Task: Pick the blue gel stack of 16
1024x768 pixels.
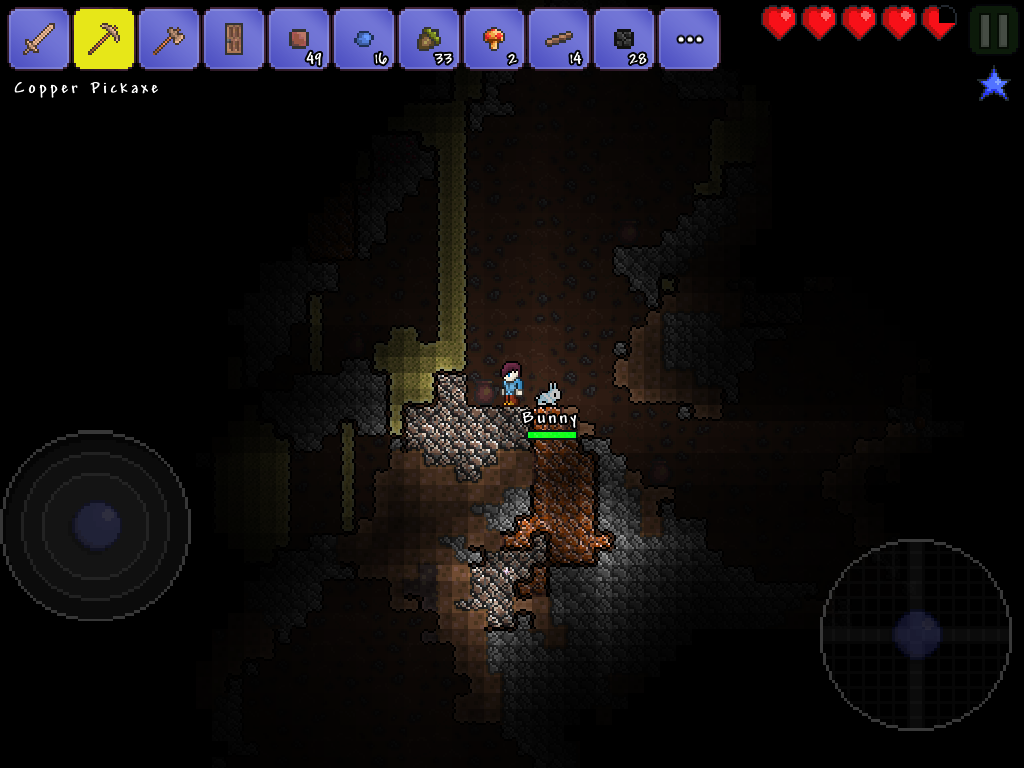Action: (364, 39)
